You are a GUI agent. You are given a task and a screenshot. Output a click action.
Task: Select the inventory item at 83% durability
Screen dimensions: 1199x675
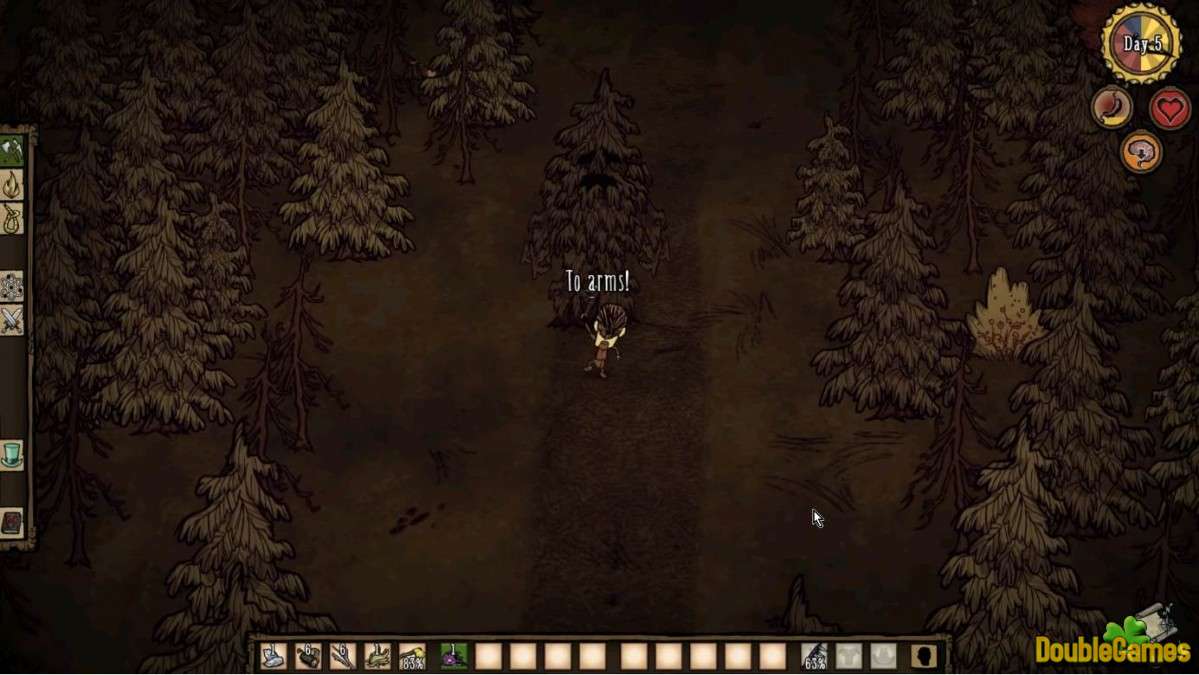click(413, 656)
